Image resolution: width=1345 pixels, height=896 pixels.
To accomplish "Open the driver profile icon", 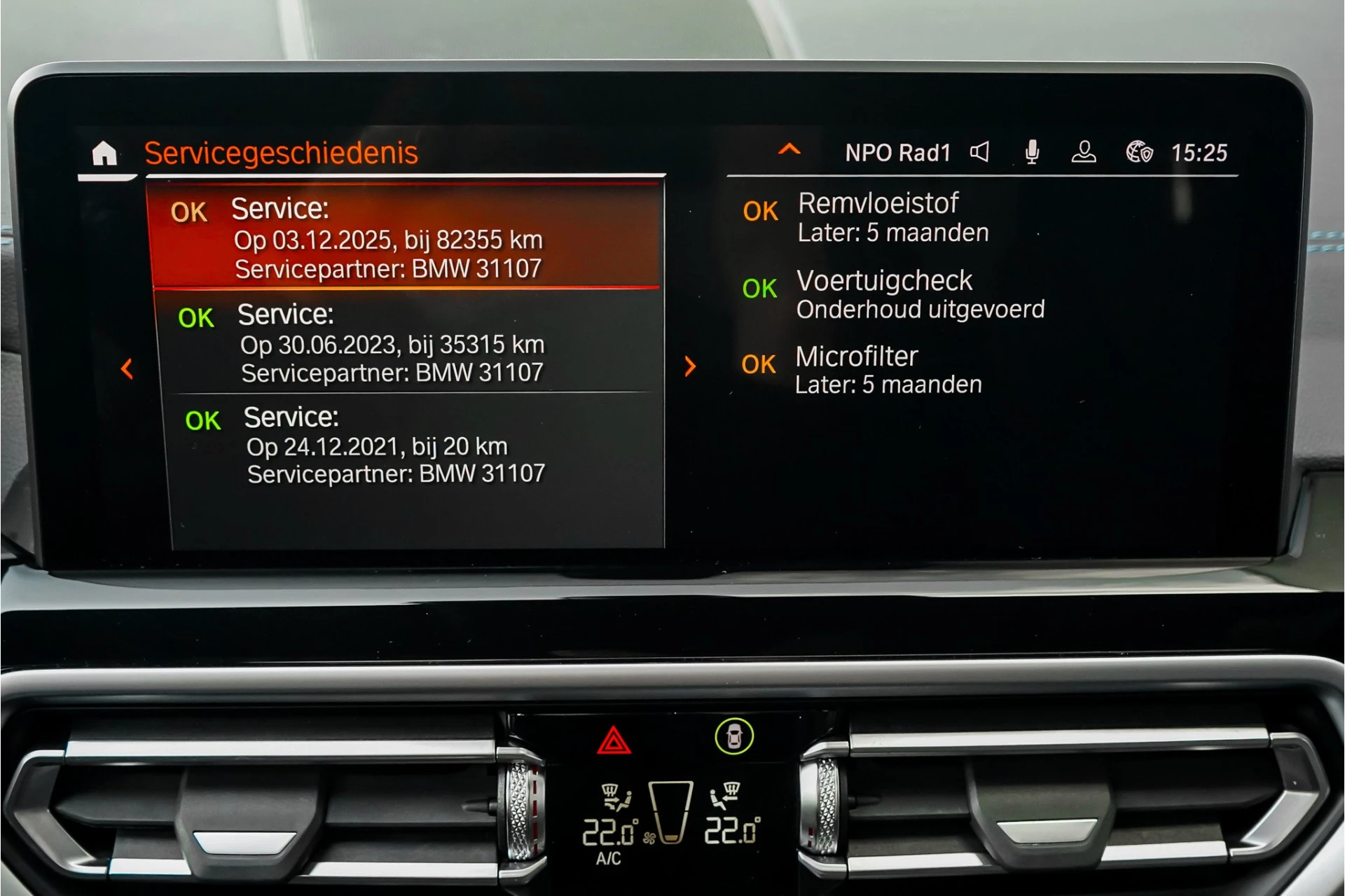I will pos(1084,153).
